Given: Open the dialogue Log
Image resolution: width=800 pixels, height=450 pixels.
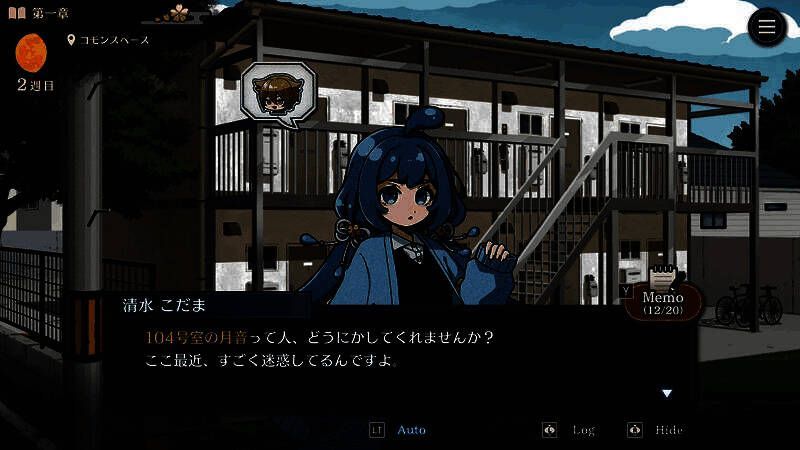Looking at the screenshot, I should click(x=583, y=430).
